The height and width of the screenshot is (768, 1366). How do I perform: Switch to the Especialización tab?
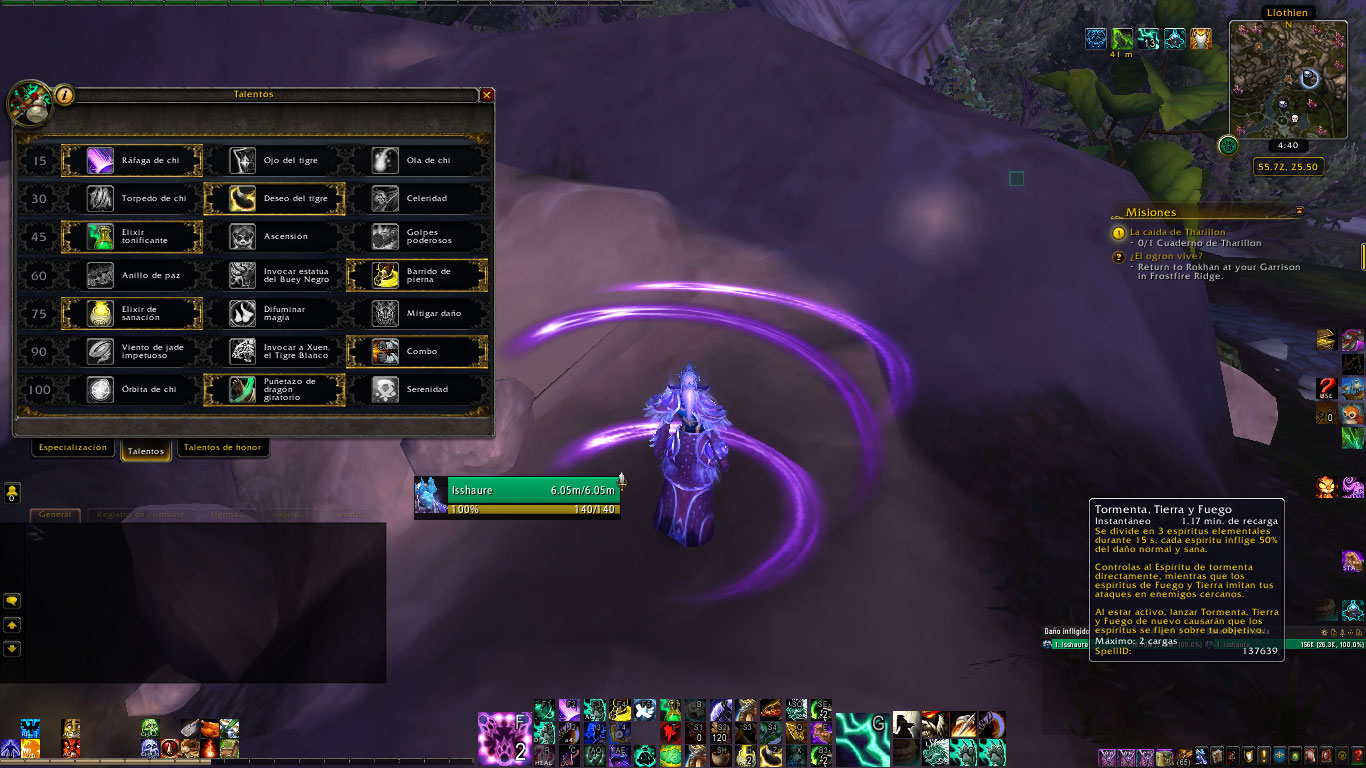72,448
